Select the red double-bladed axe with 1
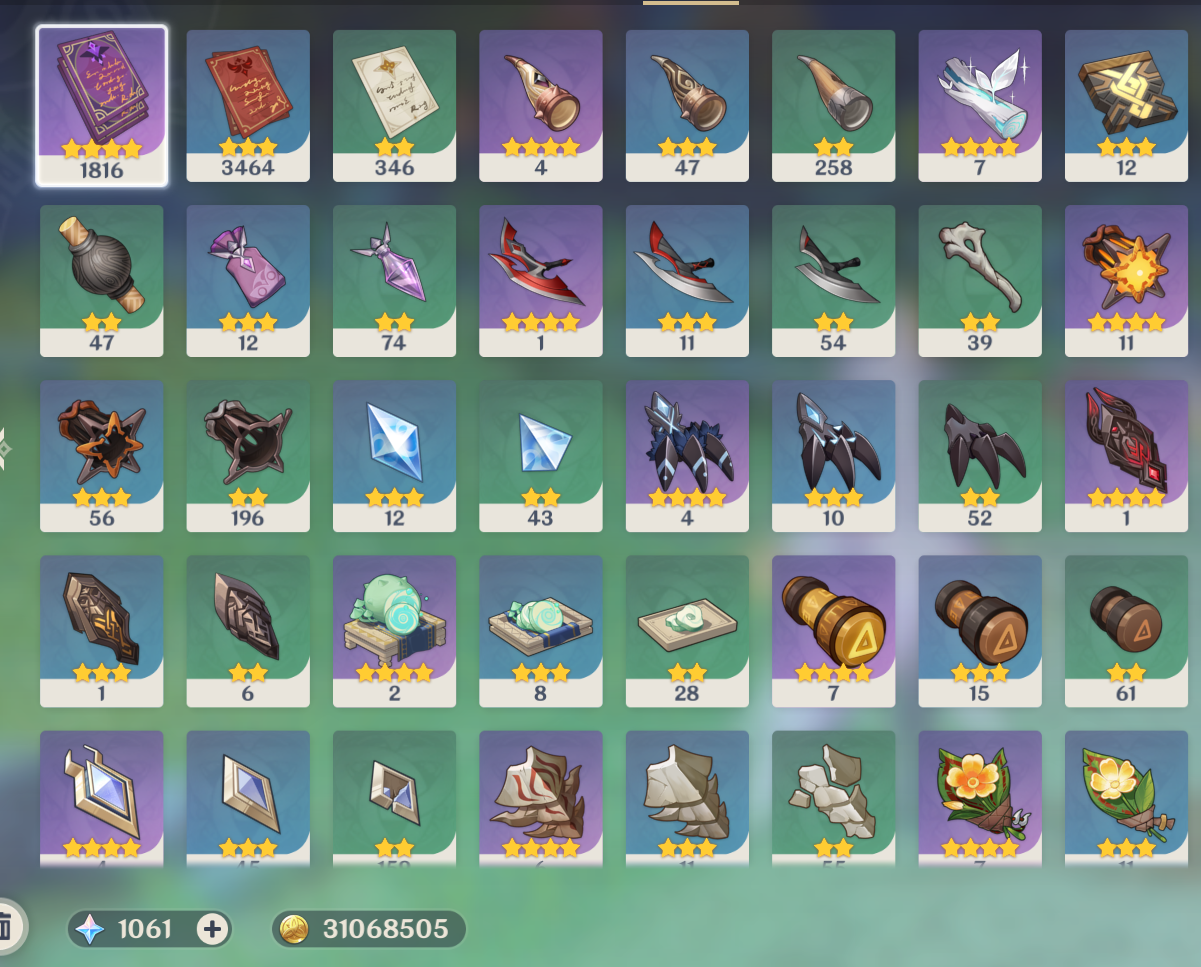The width and height of the screenshot is (1201, 967). click(541, 280)
